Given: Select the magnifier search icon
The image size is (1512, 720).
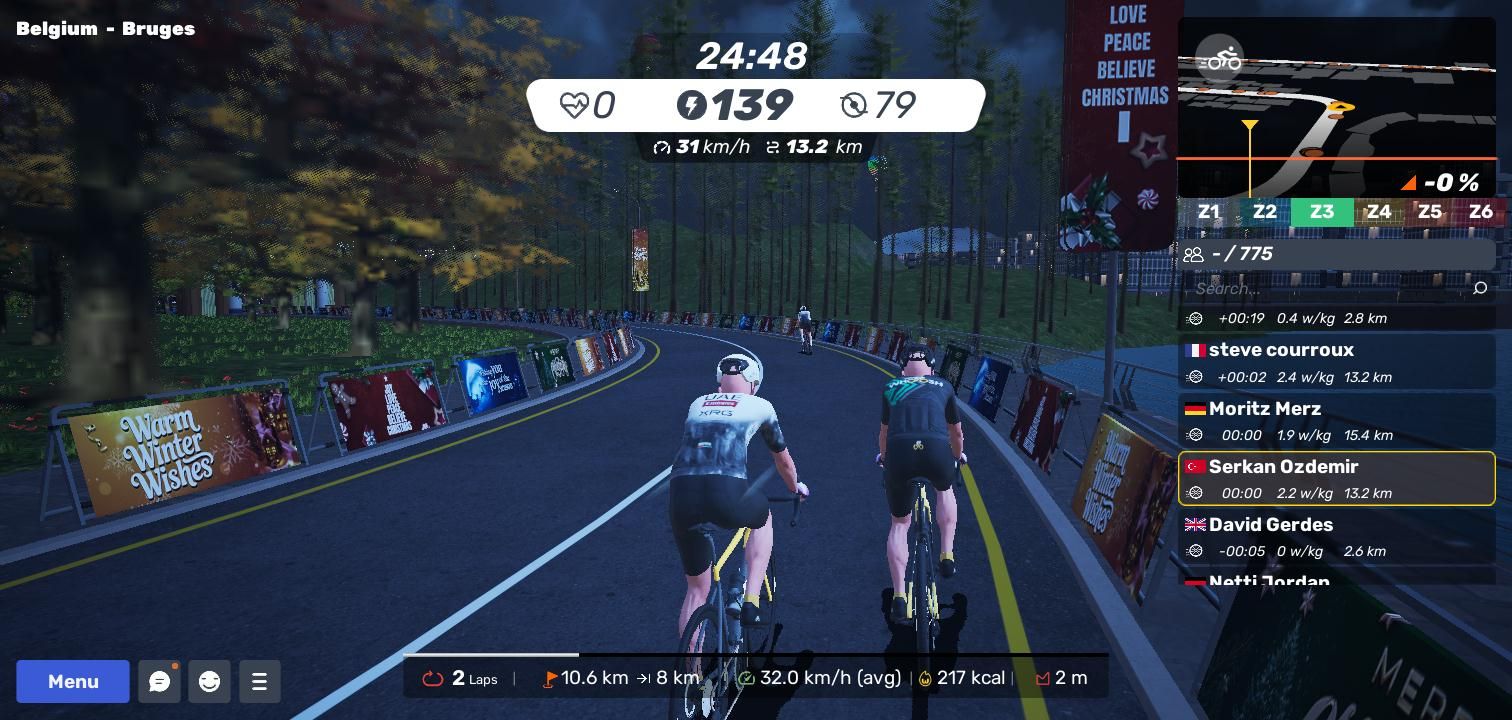Looking at the screenshot, I should coord(1480,288).
